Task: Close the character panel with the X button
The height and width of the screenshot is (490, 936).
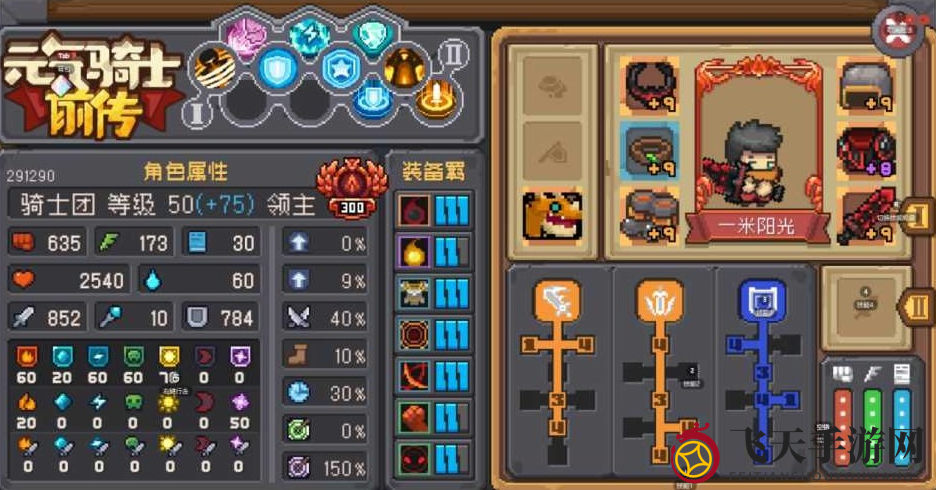Action: [900, 30]
